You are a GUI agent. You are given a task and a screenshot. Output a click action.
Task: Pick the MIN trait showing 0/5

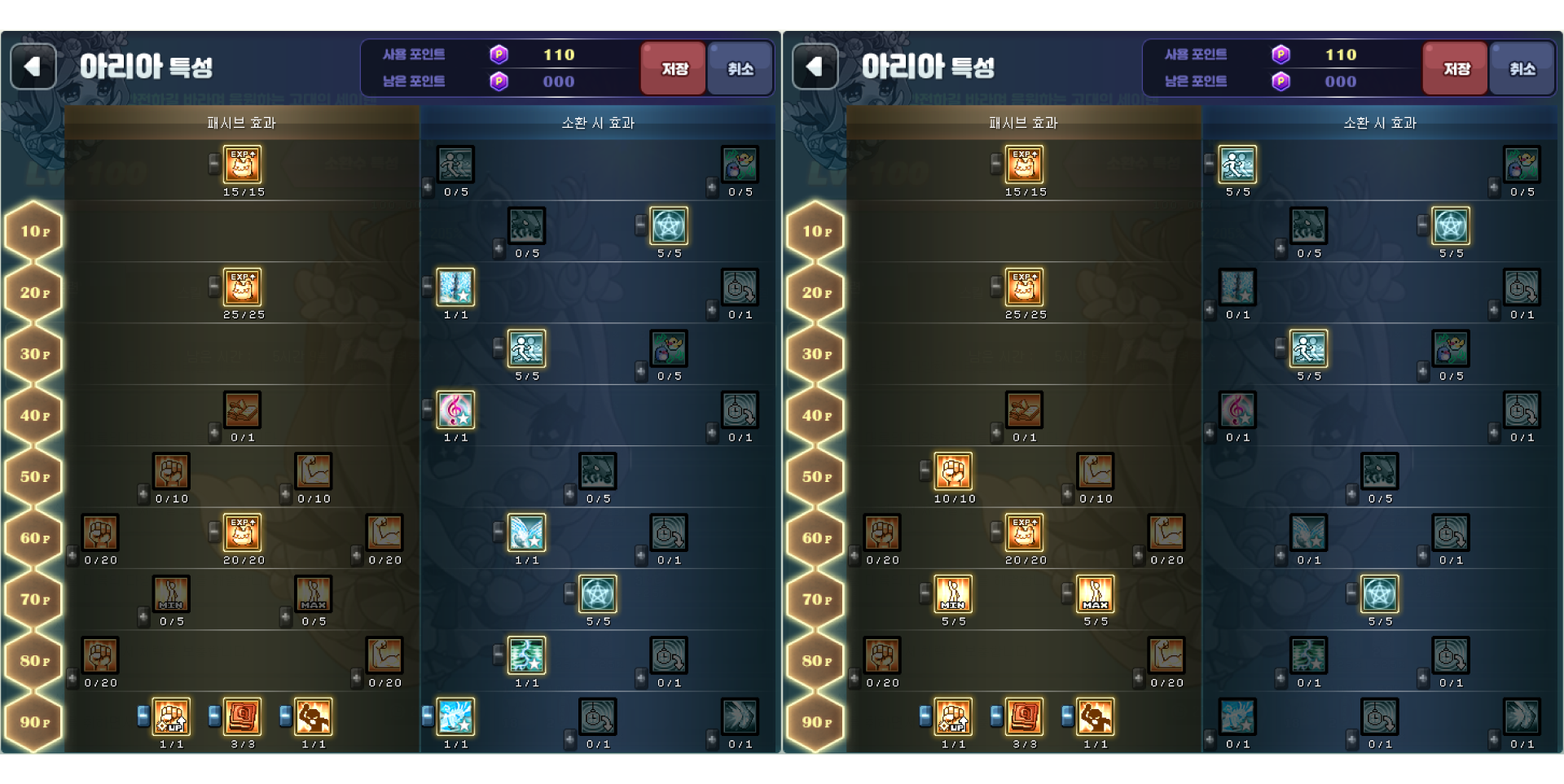171,594
